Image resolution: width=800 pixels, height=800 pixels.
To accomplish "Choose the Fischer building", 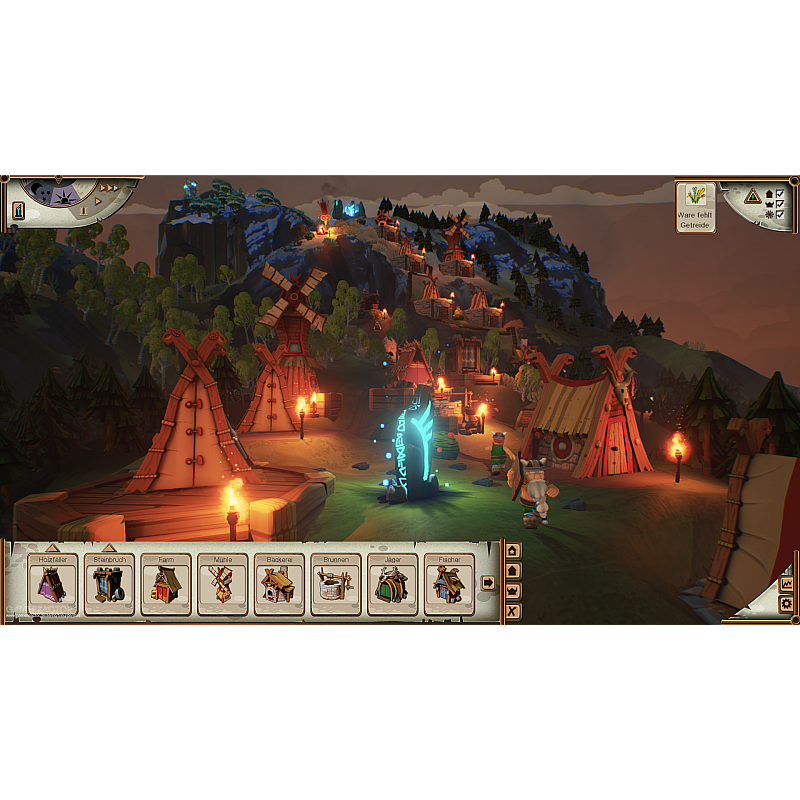I will coord(449,582).
